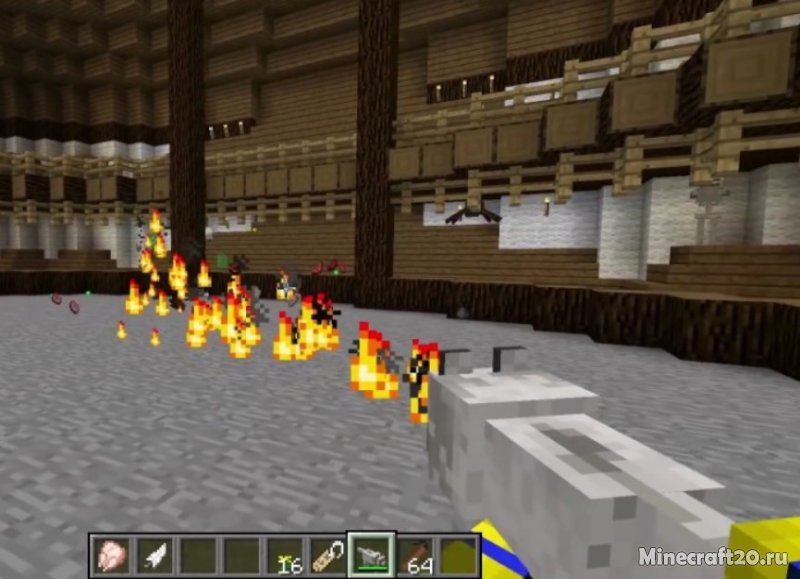This screenshot has width=800, height=579.
Task: Click the highlighted gray gun hotbar slot
Action: point(371,555)
